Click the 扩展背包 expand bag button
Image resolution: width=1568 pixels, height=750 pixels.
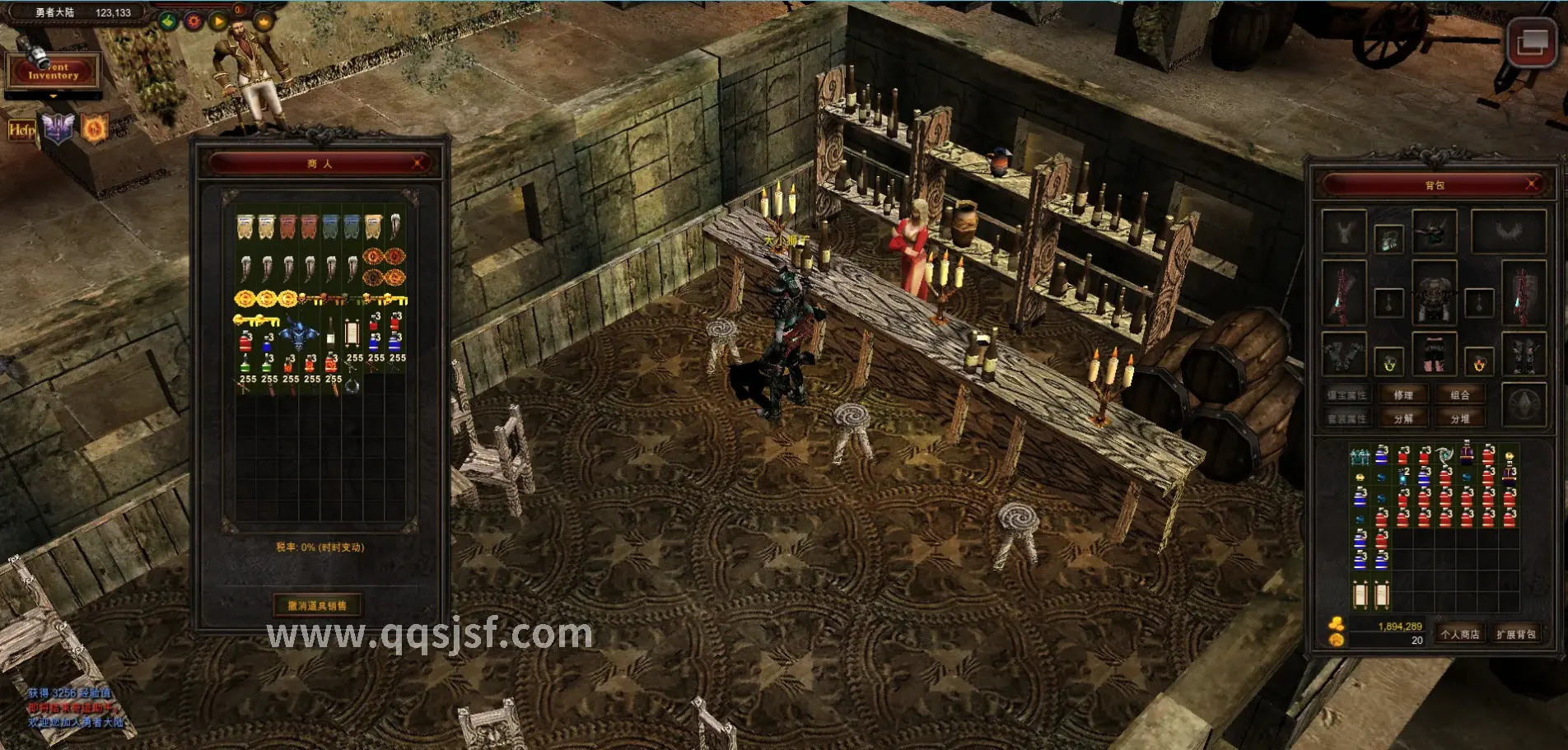point(1516,634)
